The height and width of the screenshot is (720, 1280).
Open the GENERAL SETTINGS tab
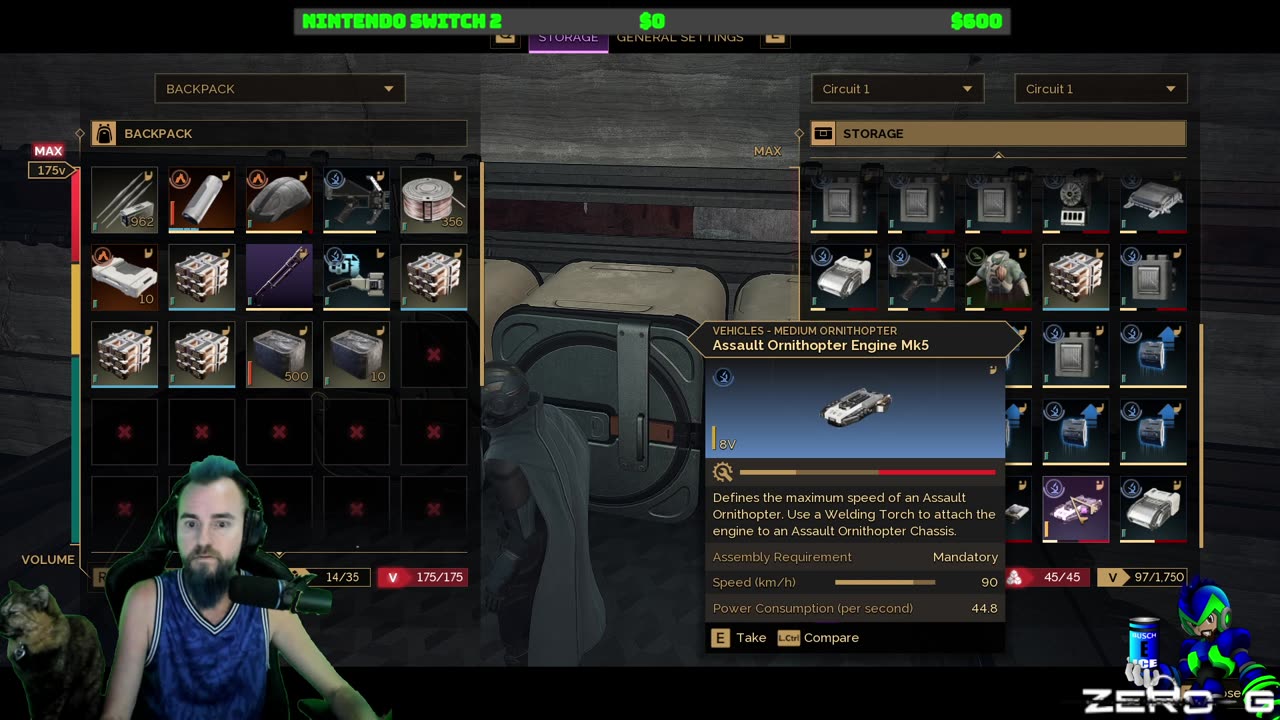tap(680, 38)
